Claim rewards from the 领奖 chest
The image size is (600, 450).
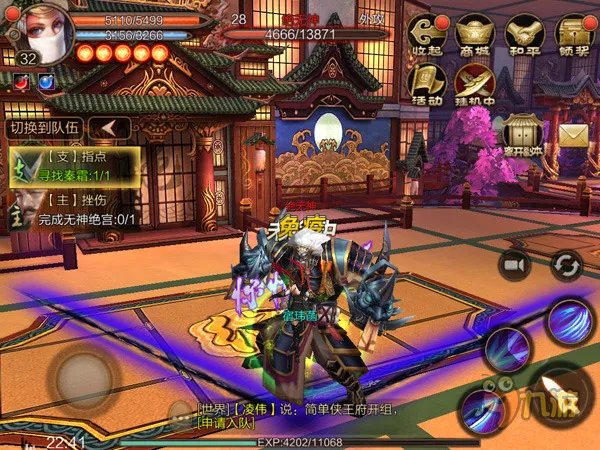pos(572,33)
